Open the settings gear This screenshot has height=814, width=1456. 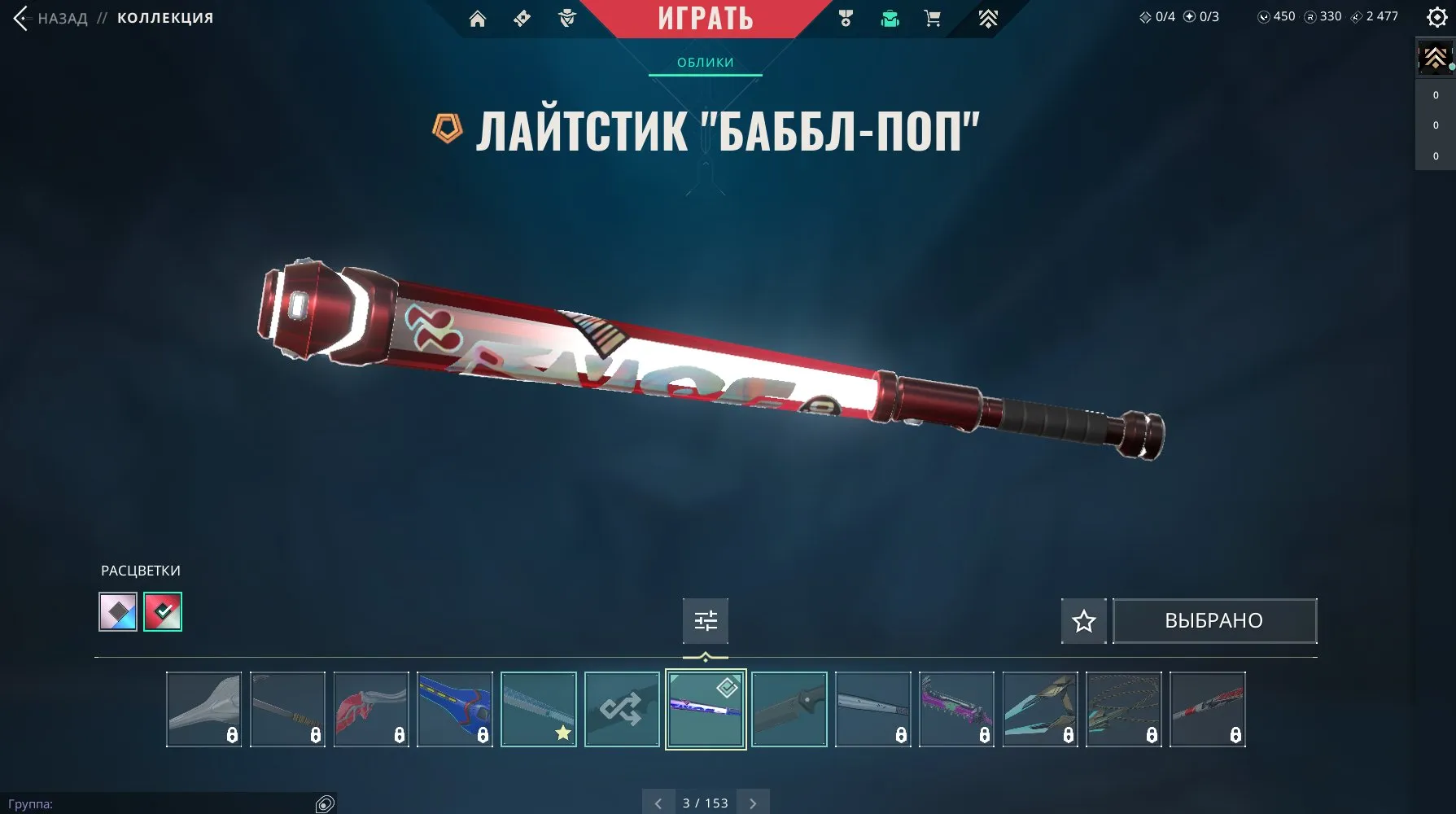coord(1436,16)
